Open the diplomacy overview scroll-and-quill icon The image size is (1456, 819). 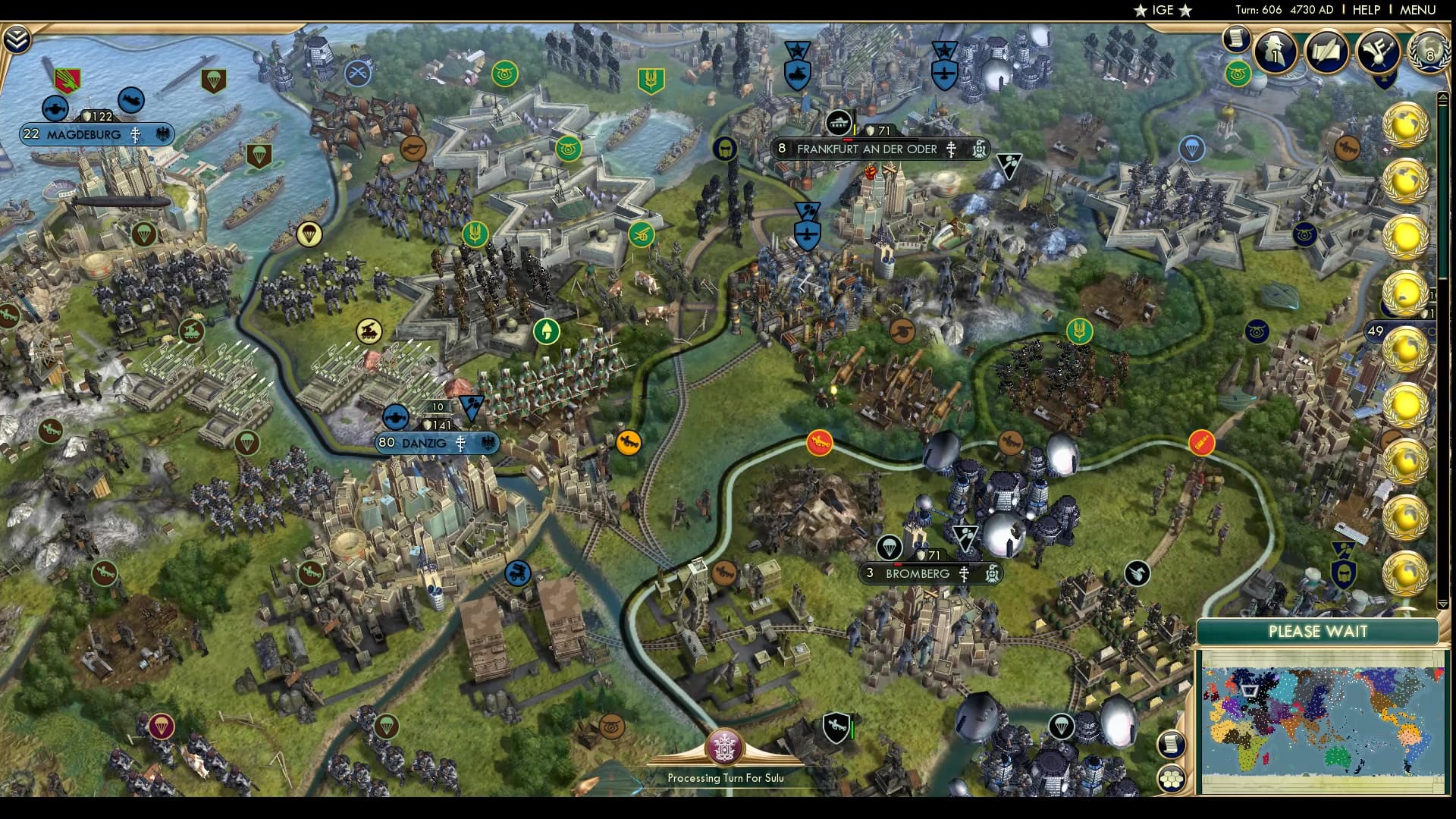pos(1326,52)
